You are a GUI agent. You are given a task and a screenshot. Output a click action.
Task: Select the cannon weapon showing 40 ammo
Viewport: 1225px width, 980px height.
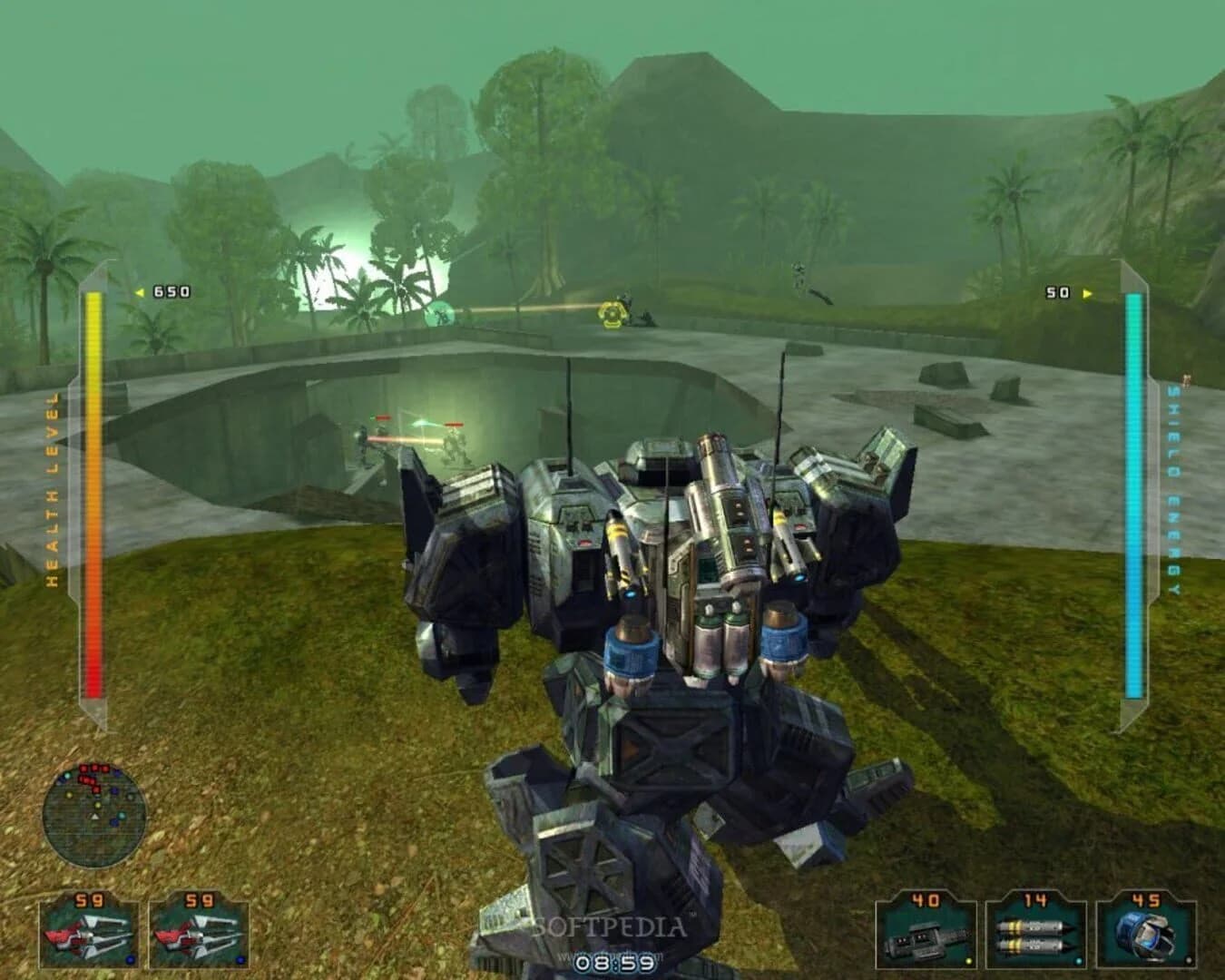pyautogui.click(x=926, y=939)
